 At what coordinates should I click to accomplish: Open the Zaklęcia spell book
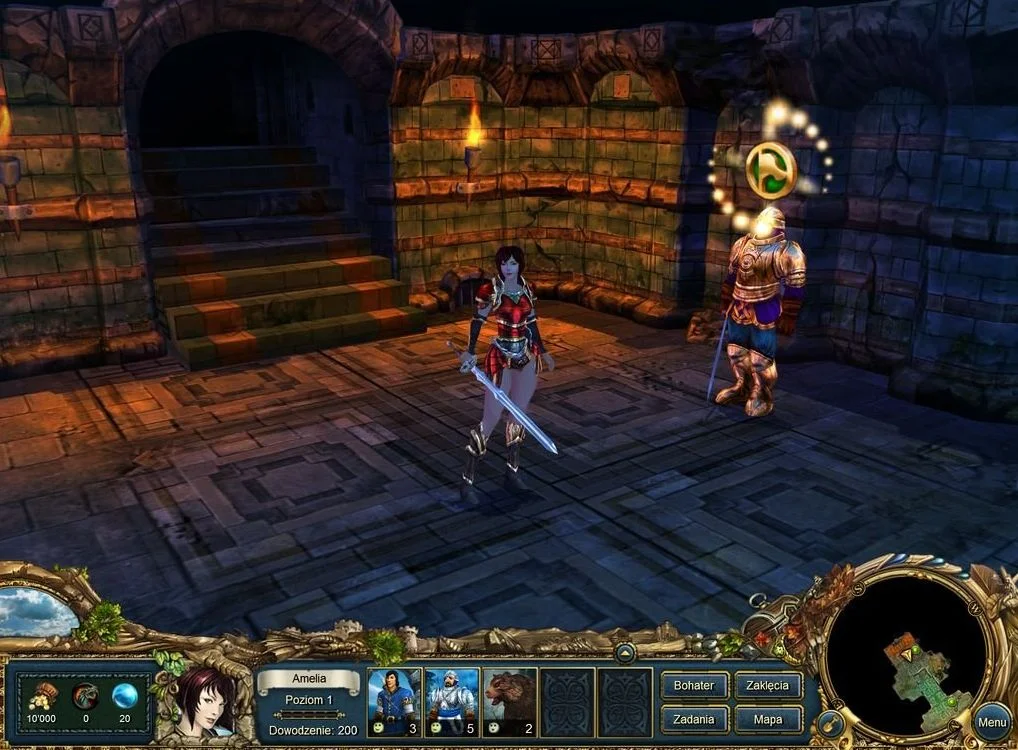tap(768, 686)
